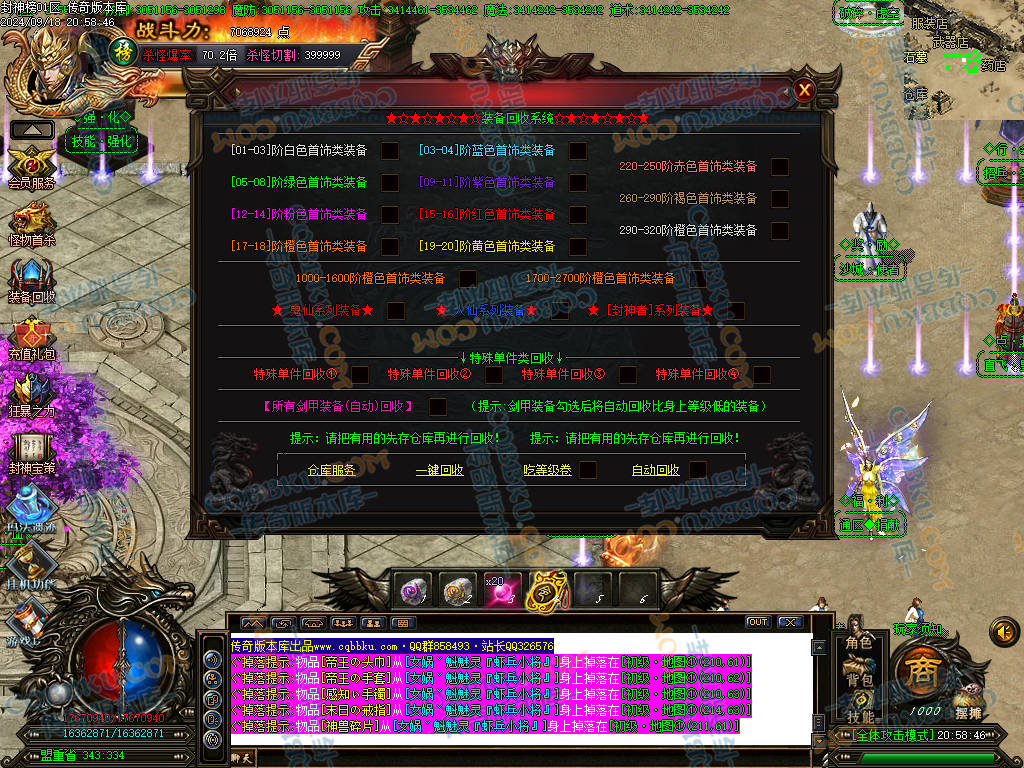This screenshot has height=768, width=1024.
Task: Click the 商 shop medallion
Action: point(920,671)
